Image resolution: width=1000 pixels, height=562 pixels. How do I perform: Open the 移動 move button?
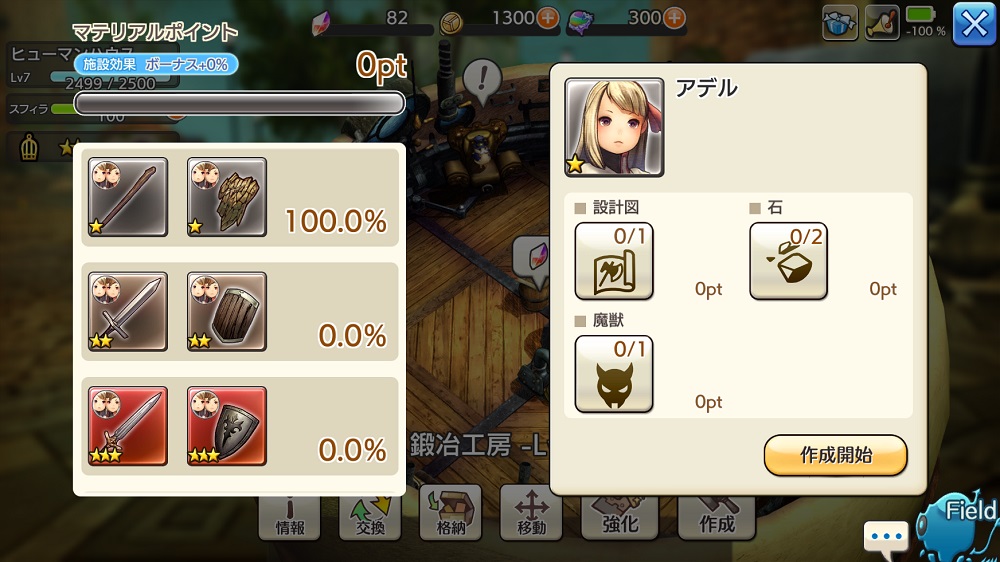click(531, 512)
